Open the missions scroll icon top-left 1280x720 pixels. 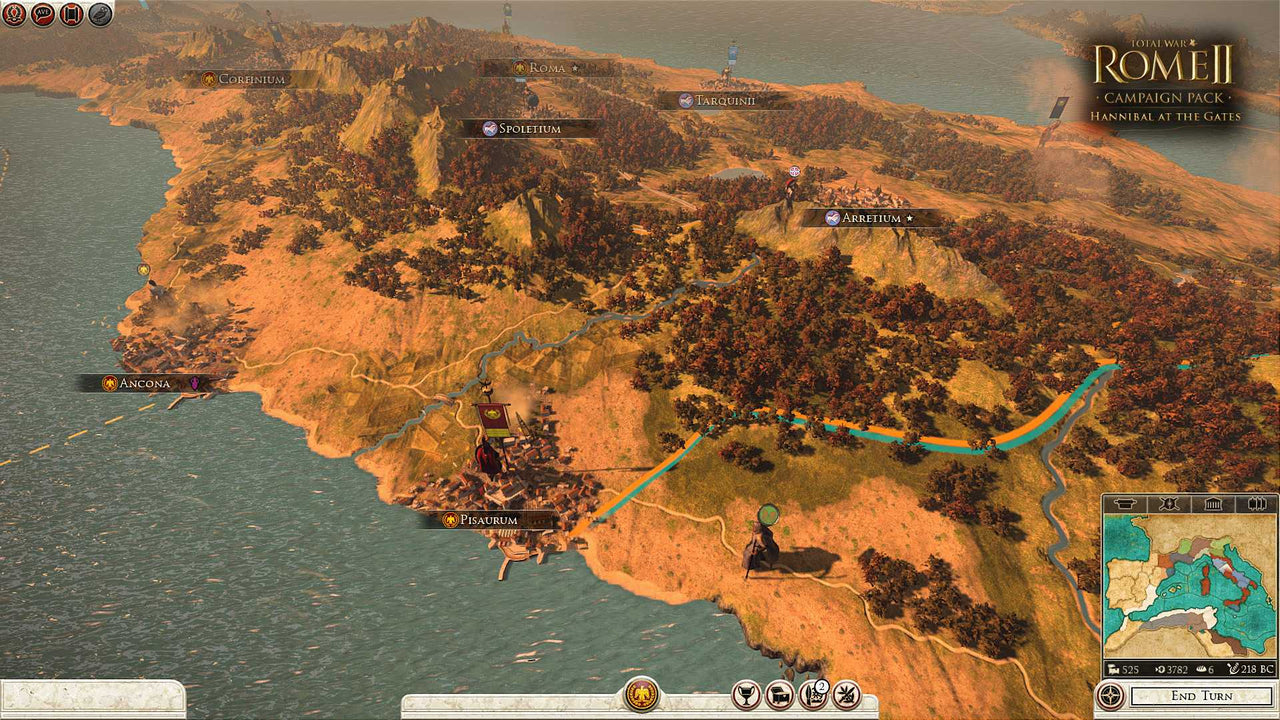pos(69,15)
